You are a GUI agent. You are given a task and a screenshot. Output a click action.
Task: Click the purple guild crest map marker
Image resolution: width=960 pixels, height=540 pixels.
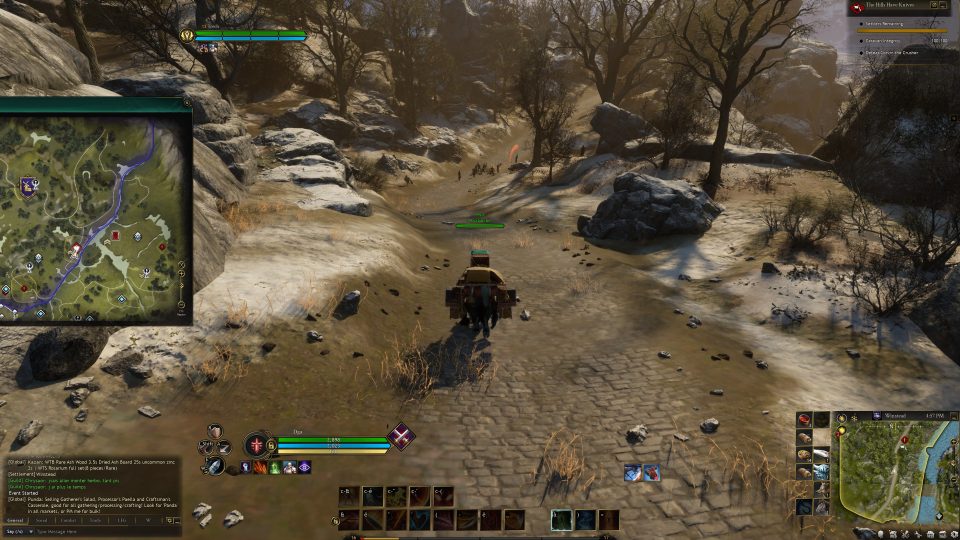tap(28, 185)
